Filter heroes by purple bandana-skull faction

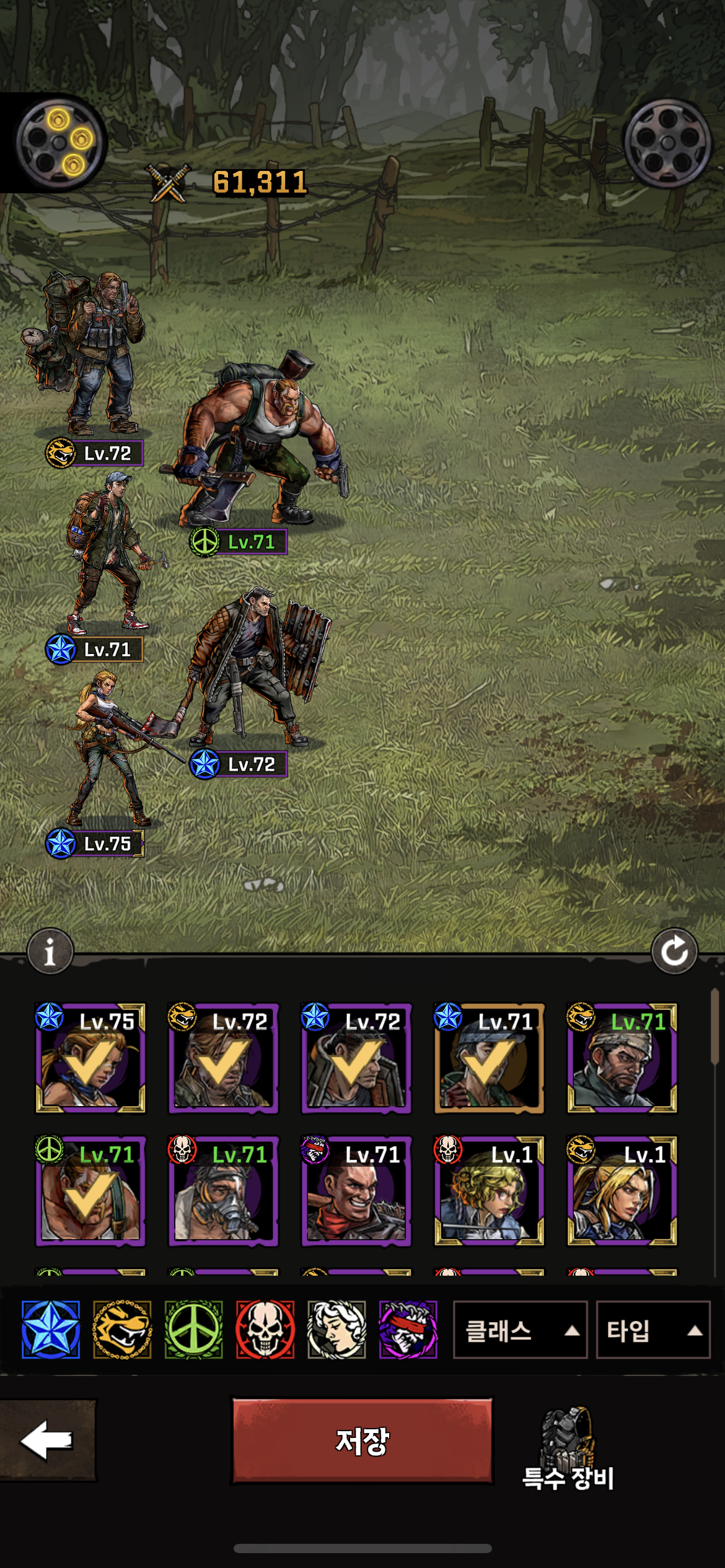coord(408,1330)
